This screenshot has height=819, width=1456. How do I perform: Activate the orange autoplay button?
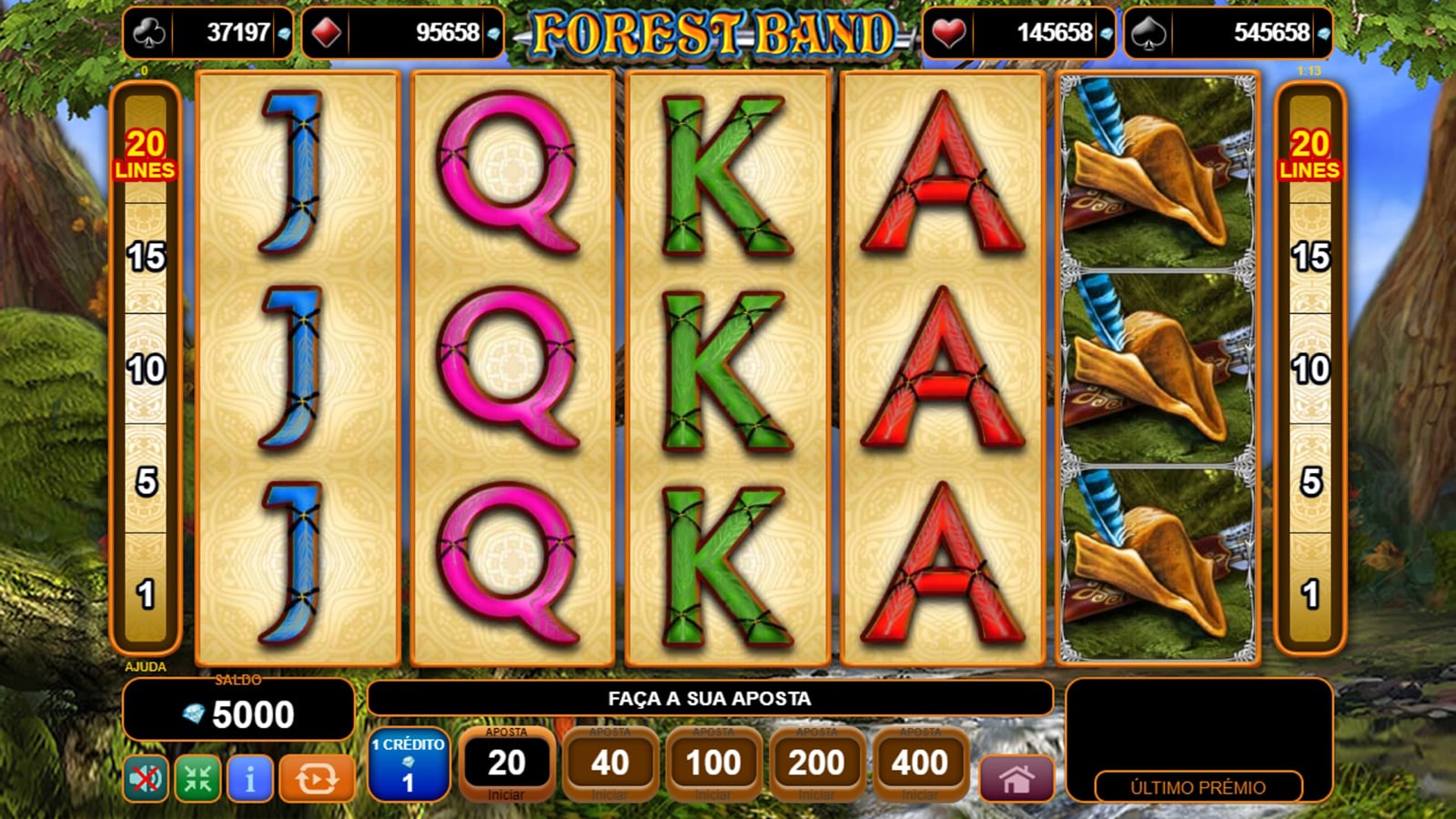coord(316,779)
